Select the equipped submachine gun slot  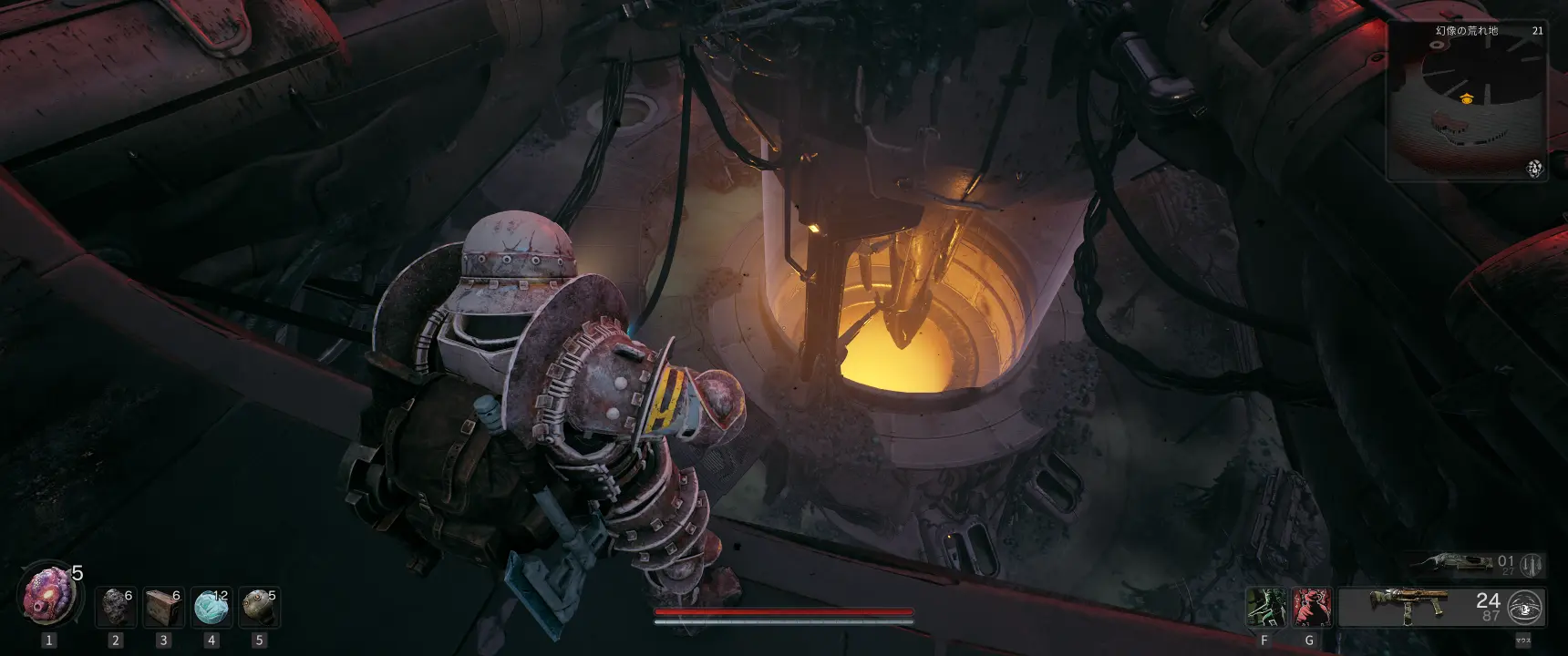click(1408, 606)
